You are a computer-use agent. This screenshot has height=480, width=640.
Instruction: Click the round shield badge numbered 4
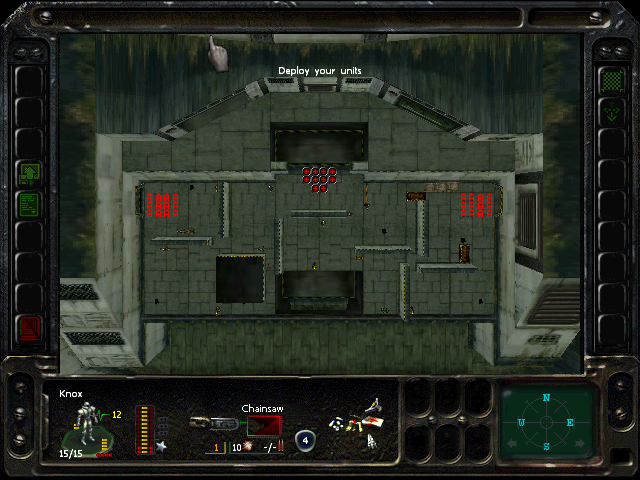click(x=305, y=439)
